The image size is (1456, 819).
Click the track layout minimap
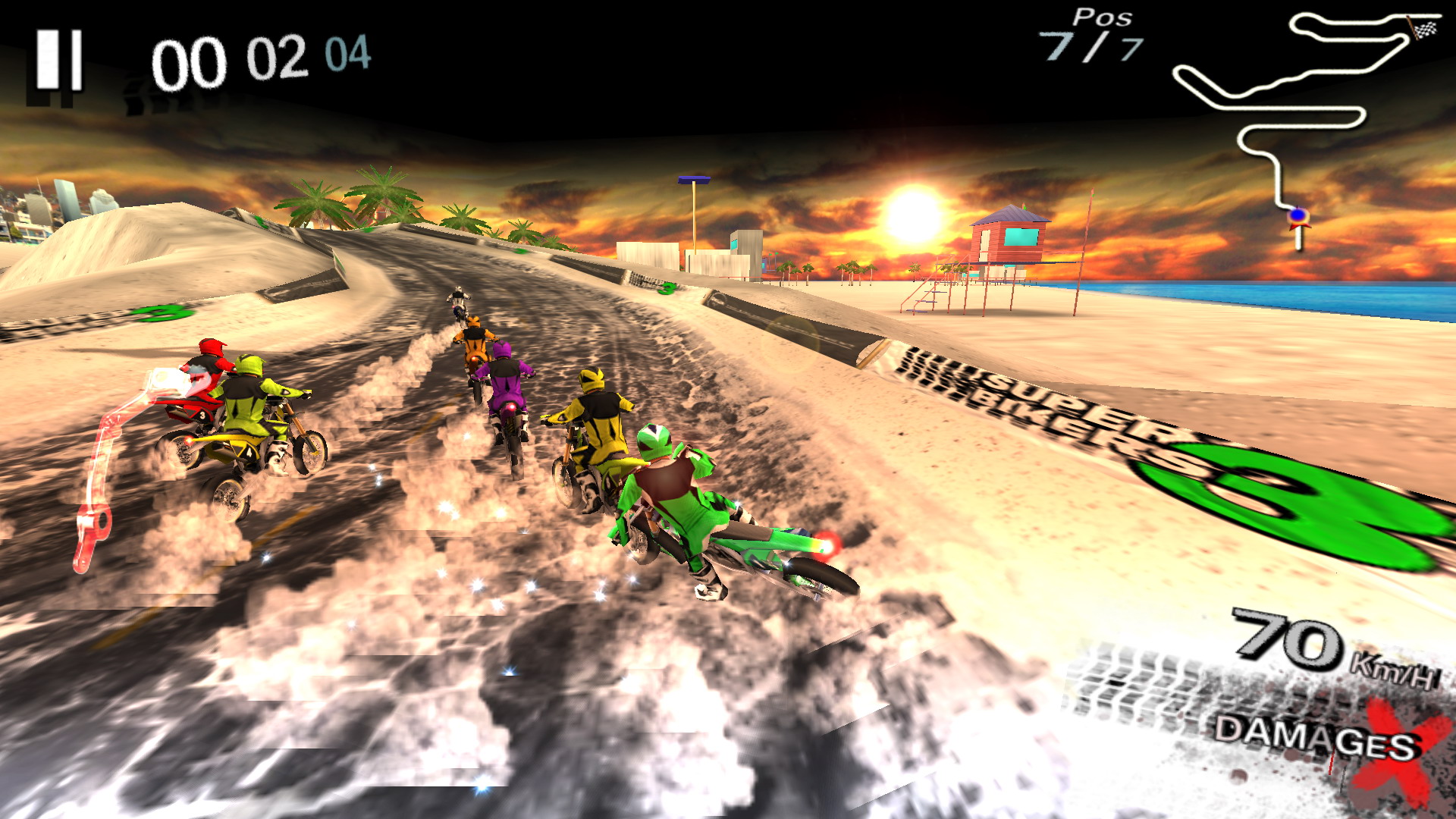1304,114
